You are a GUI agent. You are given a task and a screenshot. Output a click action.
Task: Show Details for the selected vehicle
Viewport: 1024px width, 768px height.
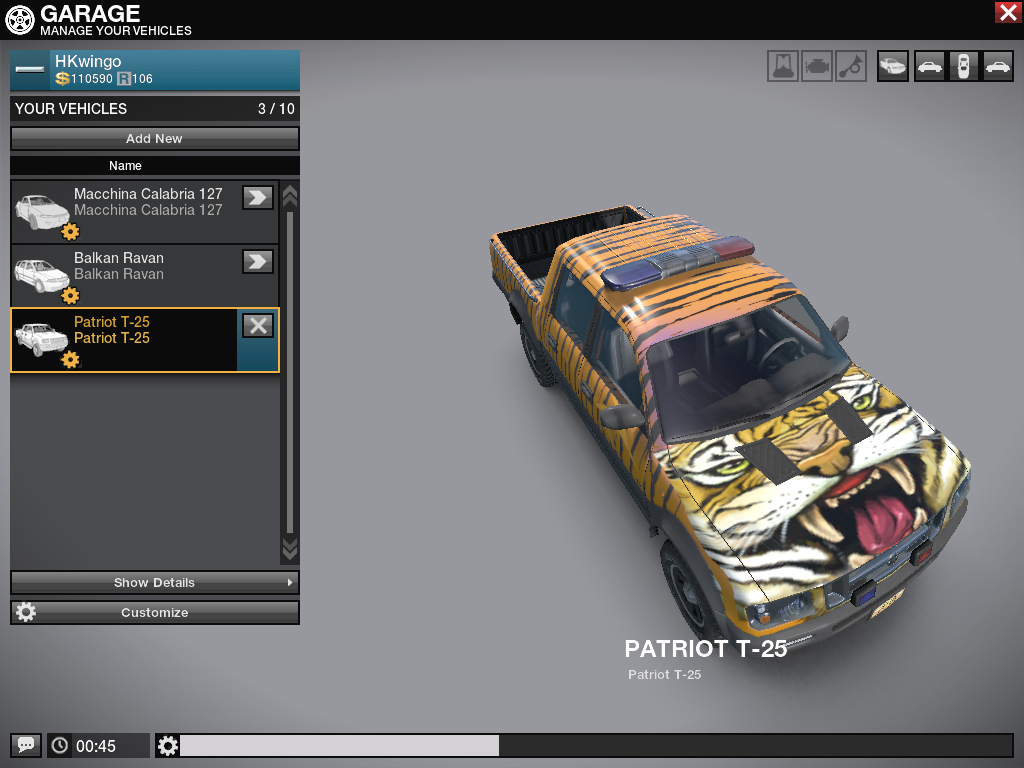[155, 582]
